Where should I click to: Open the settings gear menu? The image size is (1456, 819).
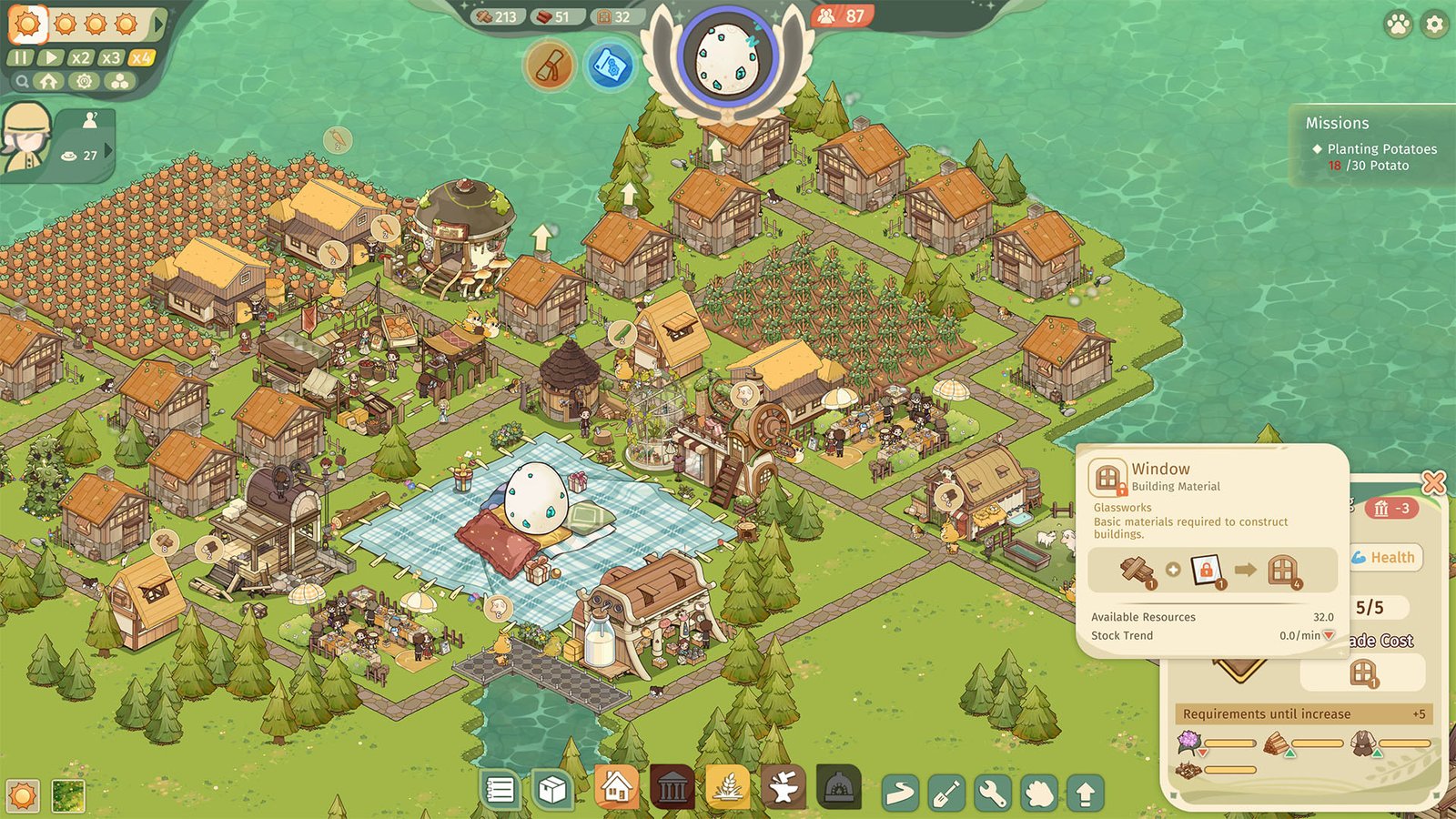click(1432, 25)
